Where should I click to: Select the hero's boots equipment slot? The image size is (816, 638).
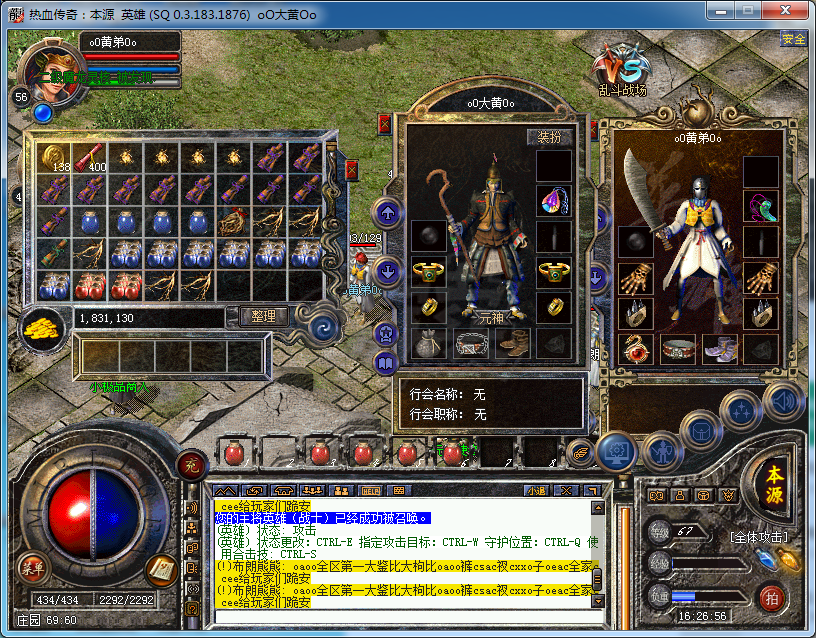tap(513, 343)
